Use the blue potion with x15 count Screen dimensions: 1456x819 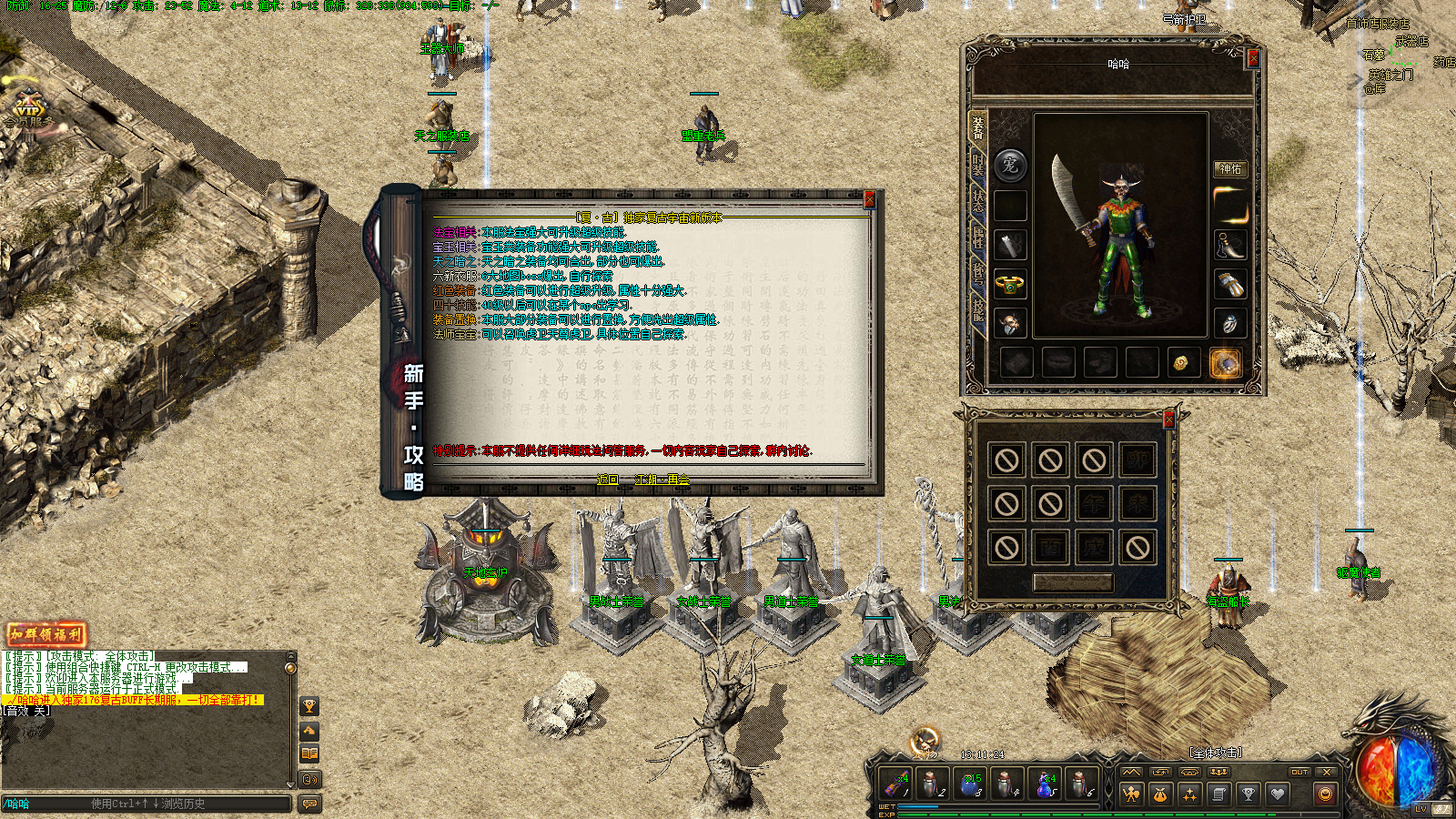[970, 784]
